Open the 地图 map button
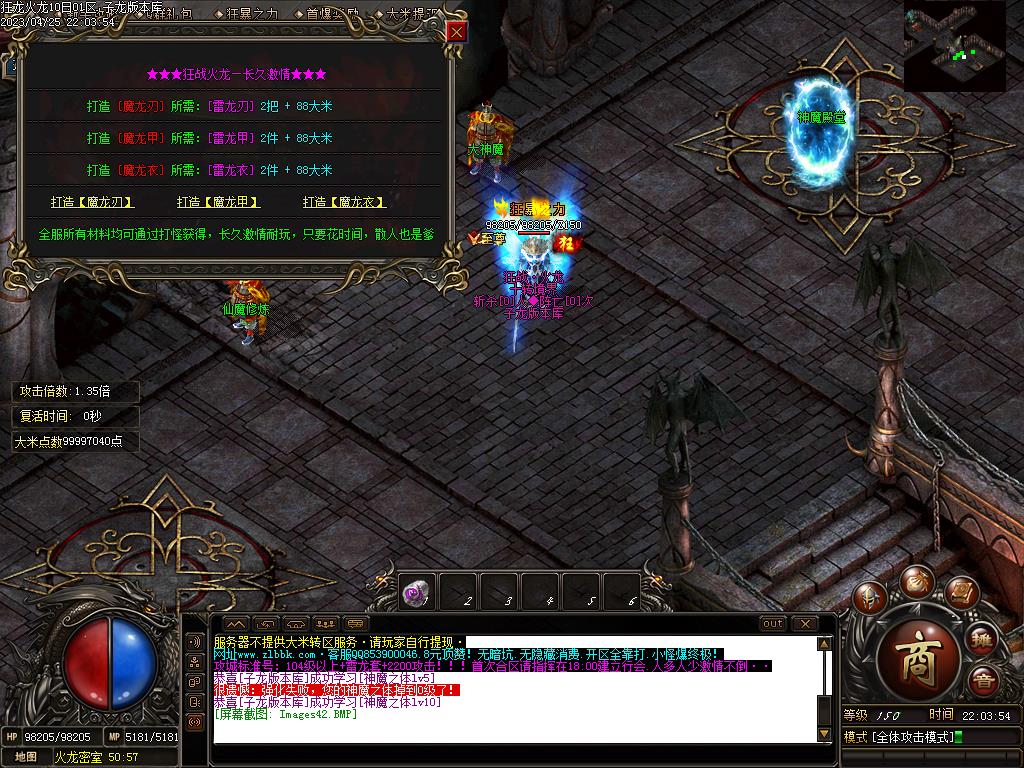Image resolution: width=1024 pixels, height=768 pixels. click(26, 757)
